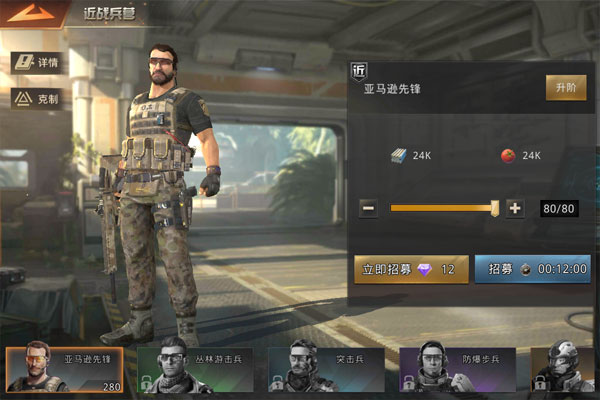This screenshot has width=600, height=400.
Task: Click the 升阶 upgrade button
Action: click(565, 87)
